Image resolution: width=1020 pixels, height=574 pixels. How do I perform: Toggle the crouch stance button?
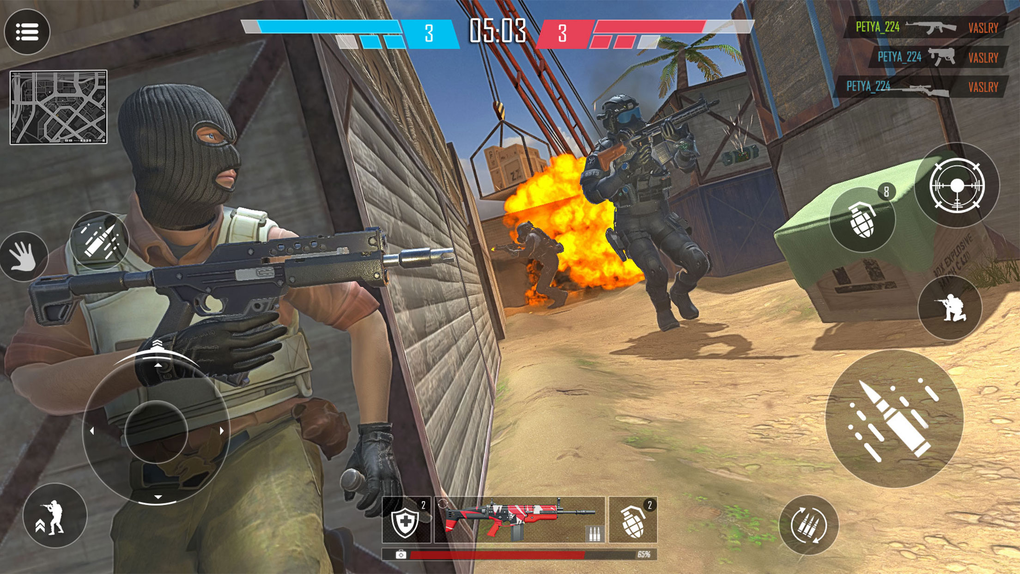coord(55,515)
